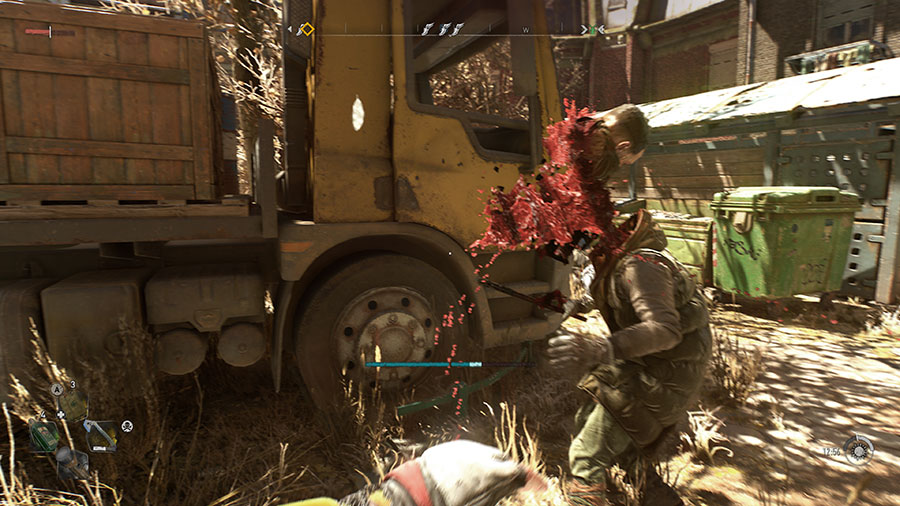Choose the axe weapon slot
Viewport: 900px width, 506px height.
pos(100,434)
